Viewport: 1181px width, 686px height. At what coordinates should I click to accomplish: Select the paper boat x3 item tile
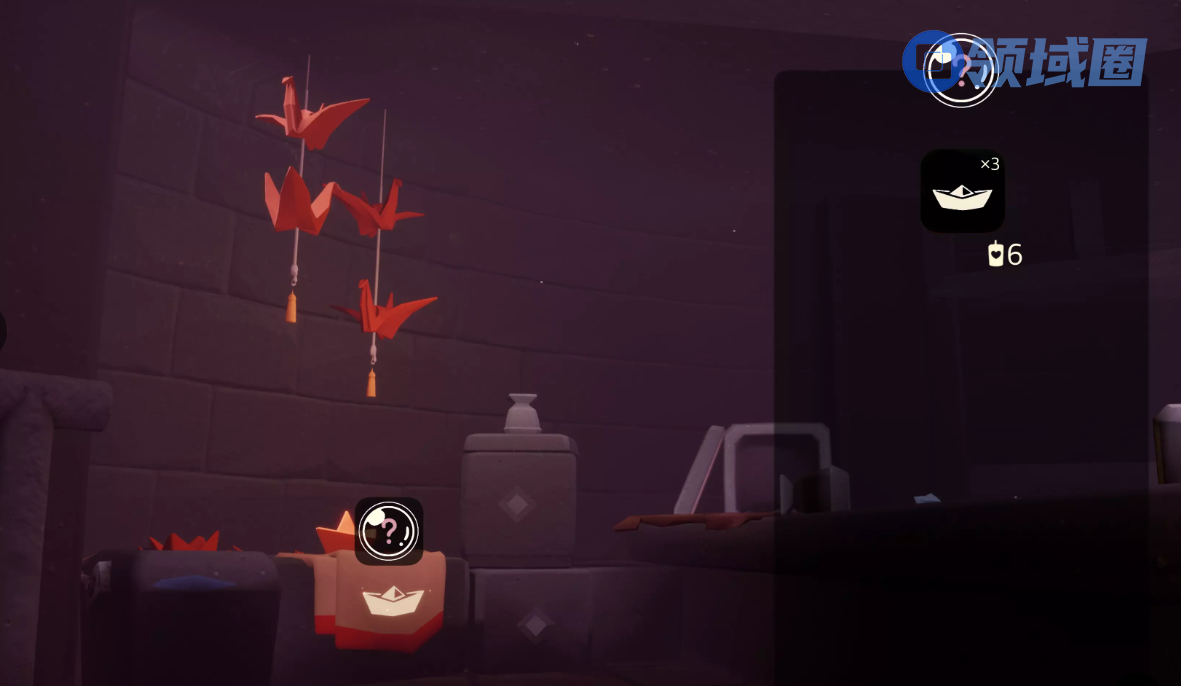[x=962, y=191]
